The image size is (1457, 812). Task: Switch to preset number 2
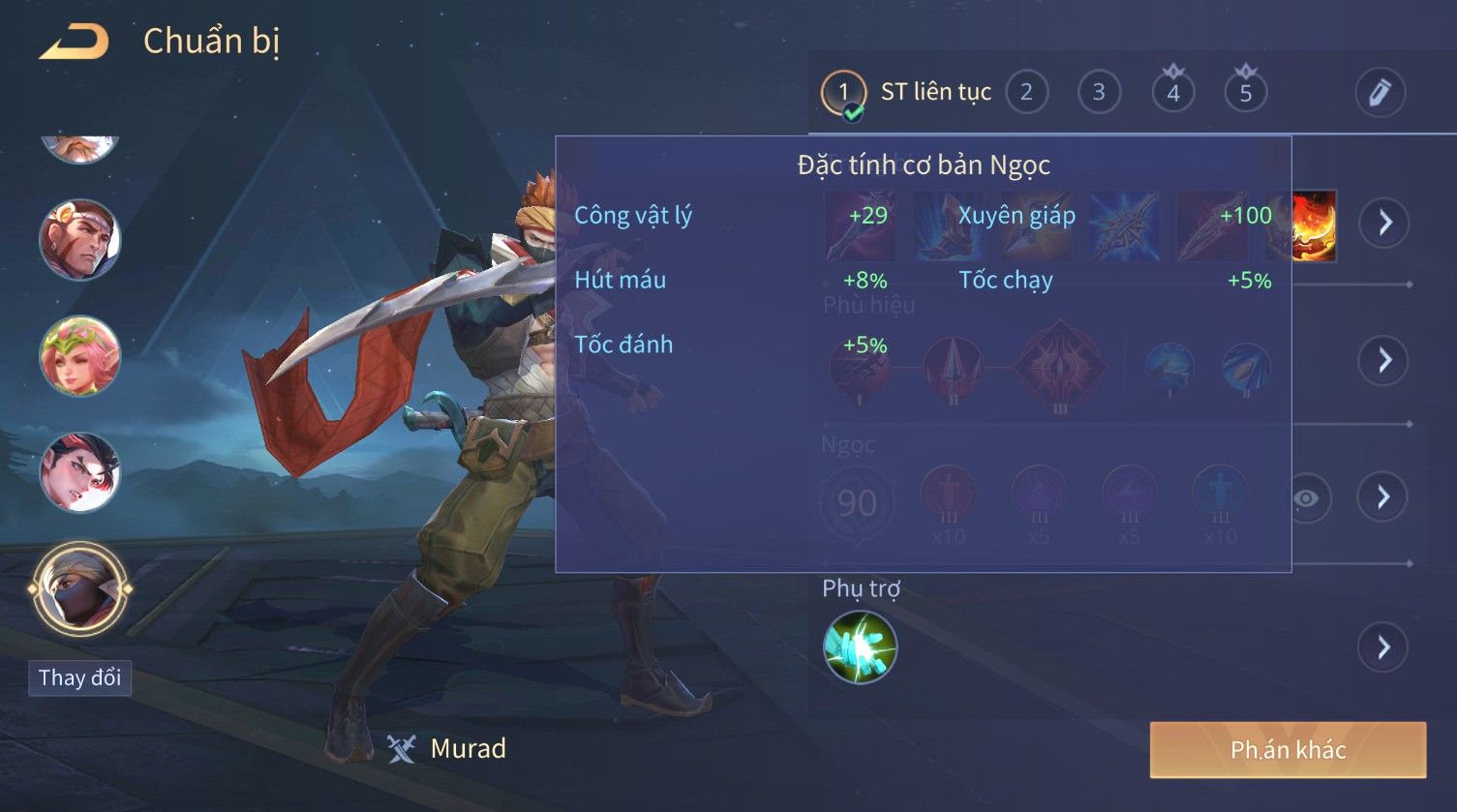[x=1026, y=93]
